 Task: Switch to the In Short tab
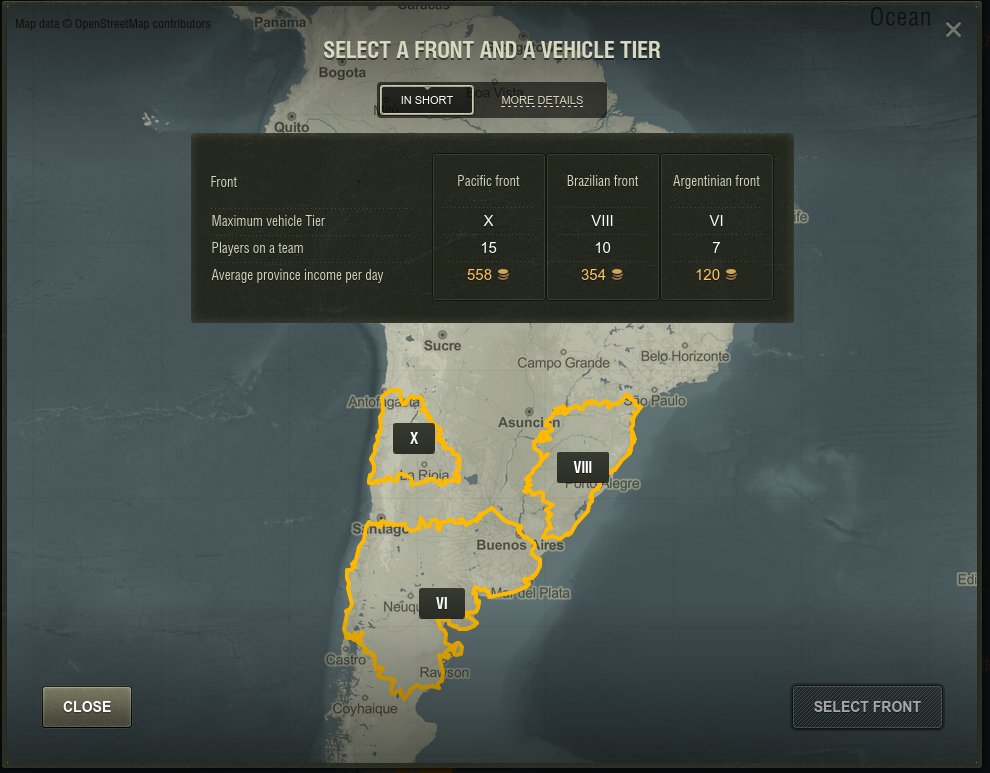click(x=427, y=100)
